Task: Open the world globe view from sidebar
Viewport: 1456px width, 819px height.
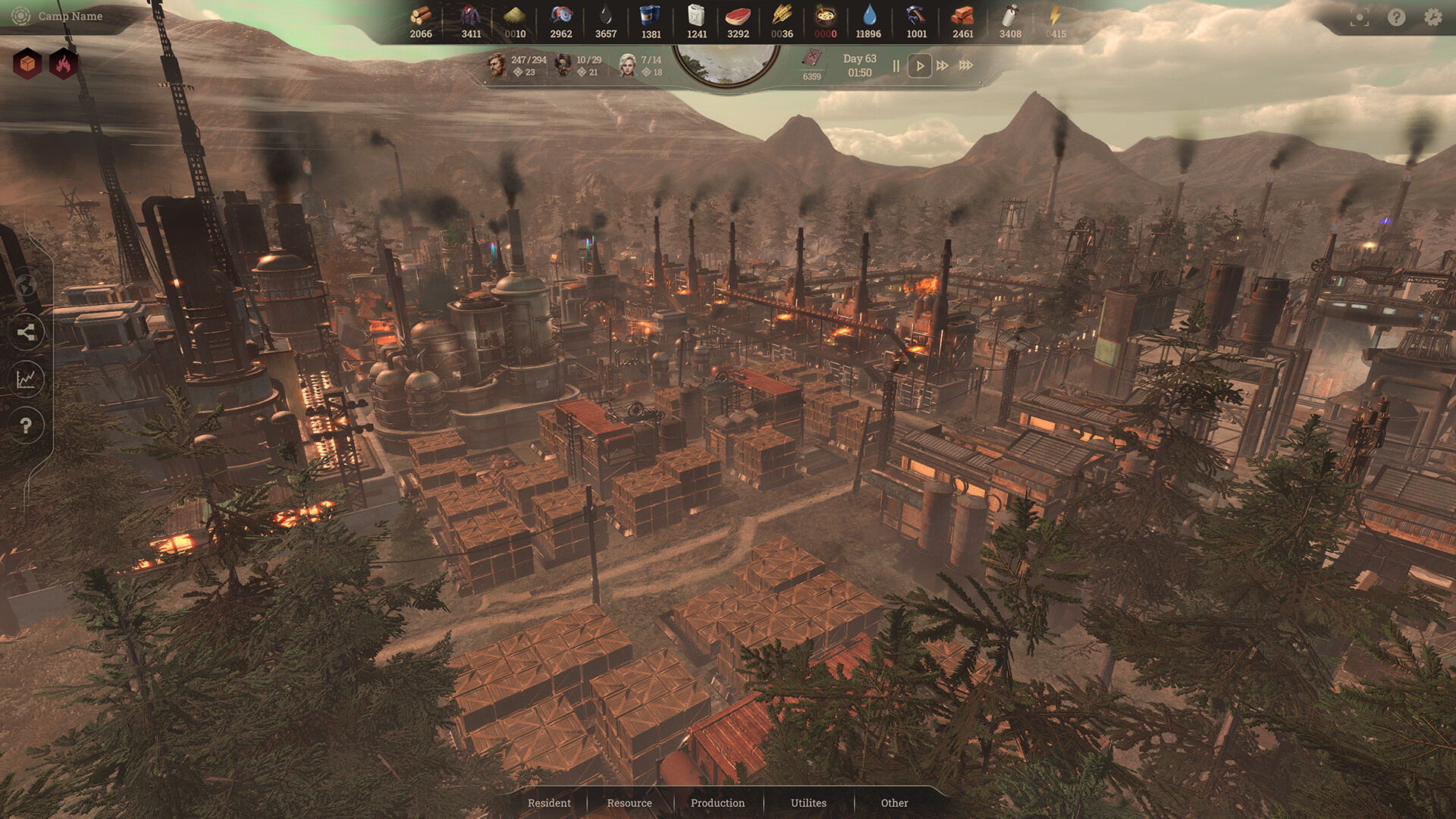Action: (x=27, y=283)
